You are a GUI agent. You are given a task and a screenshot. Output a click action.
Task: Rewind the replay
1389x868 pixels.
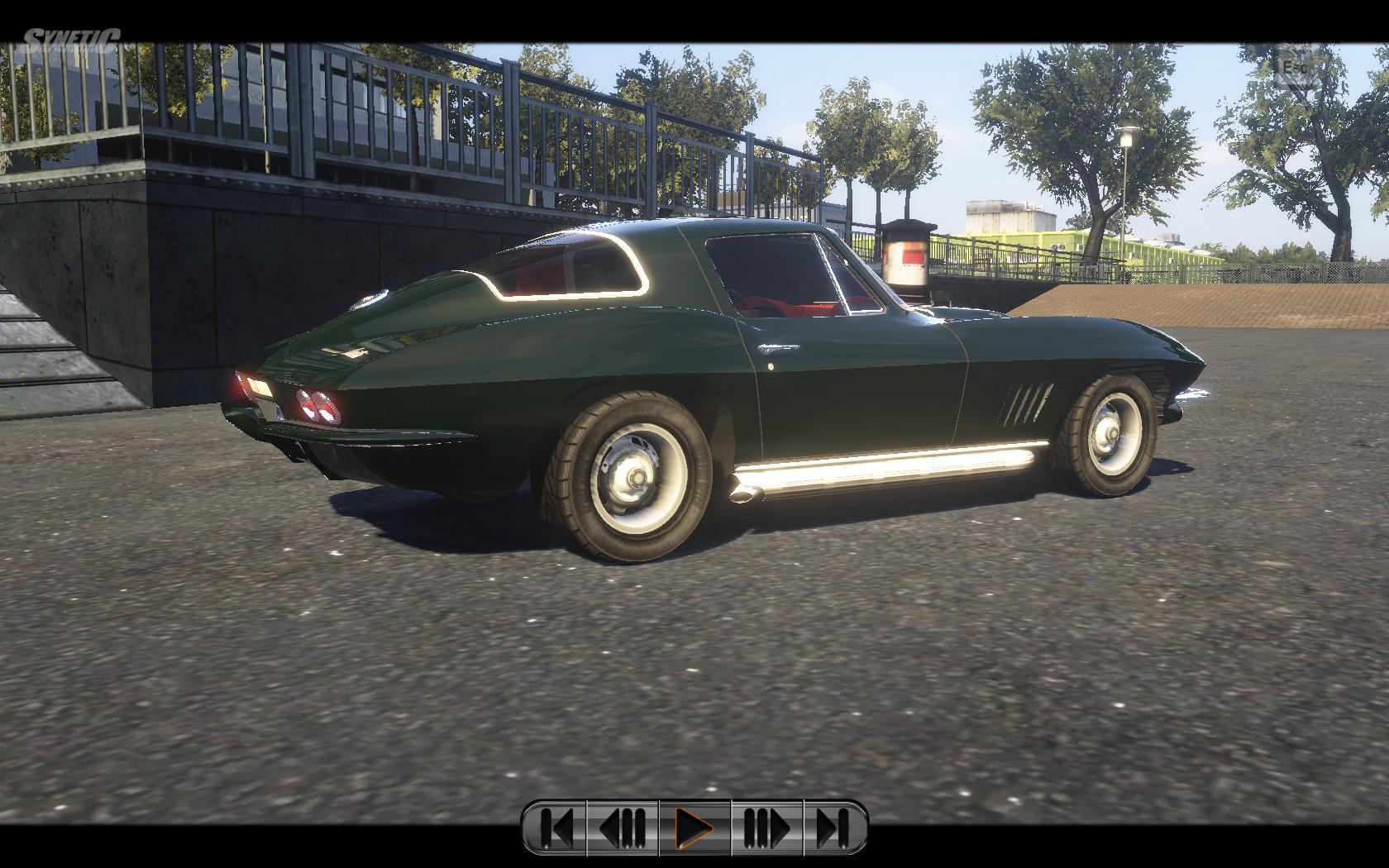pyautogui.click(x=623, y=827)
